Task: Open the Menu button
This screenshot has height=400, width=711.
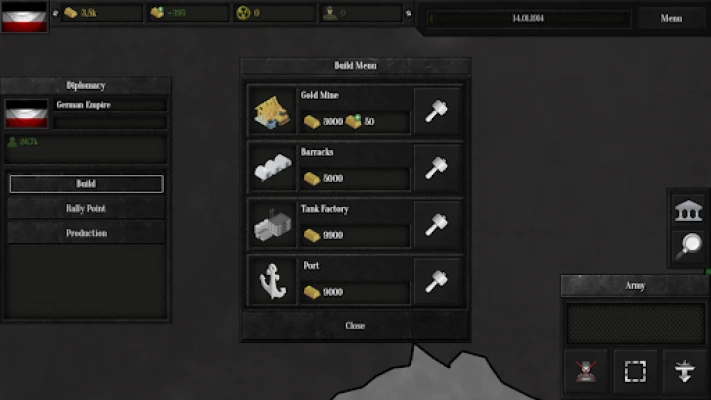Action: click(x=671, y=18)
